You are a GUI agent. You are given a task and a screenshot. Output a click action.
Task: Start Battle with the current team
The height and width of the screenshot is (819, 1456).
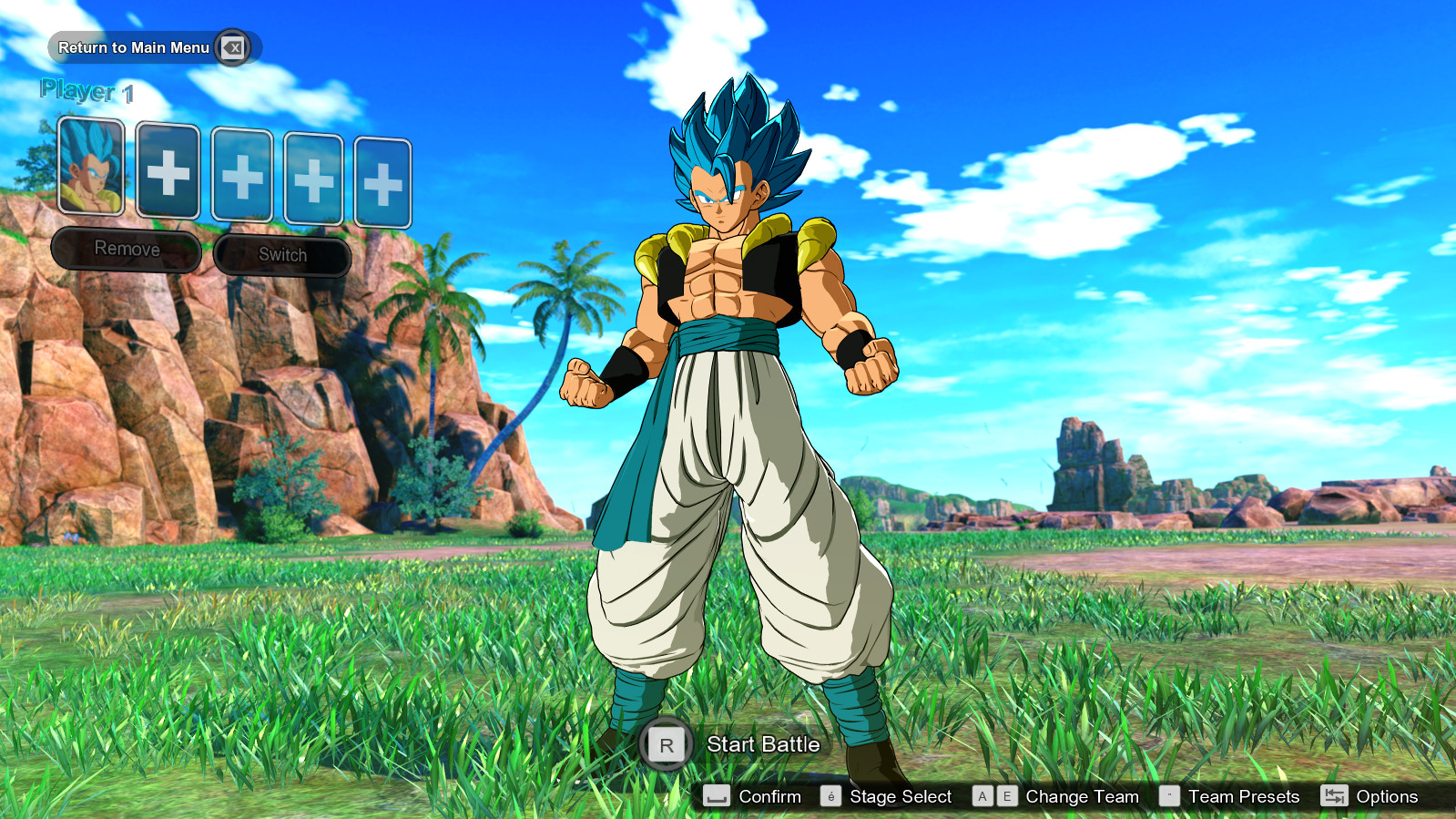[763, 744]
